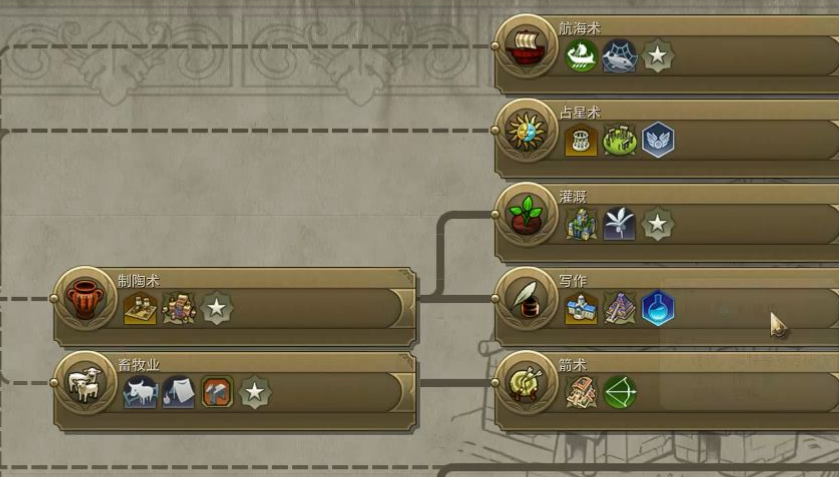Select the 航海术 sailing technology
Image resolution: width=839 pixels, height=477 pixels.
click(524, 46)
